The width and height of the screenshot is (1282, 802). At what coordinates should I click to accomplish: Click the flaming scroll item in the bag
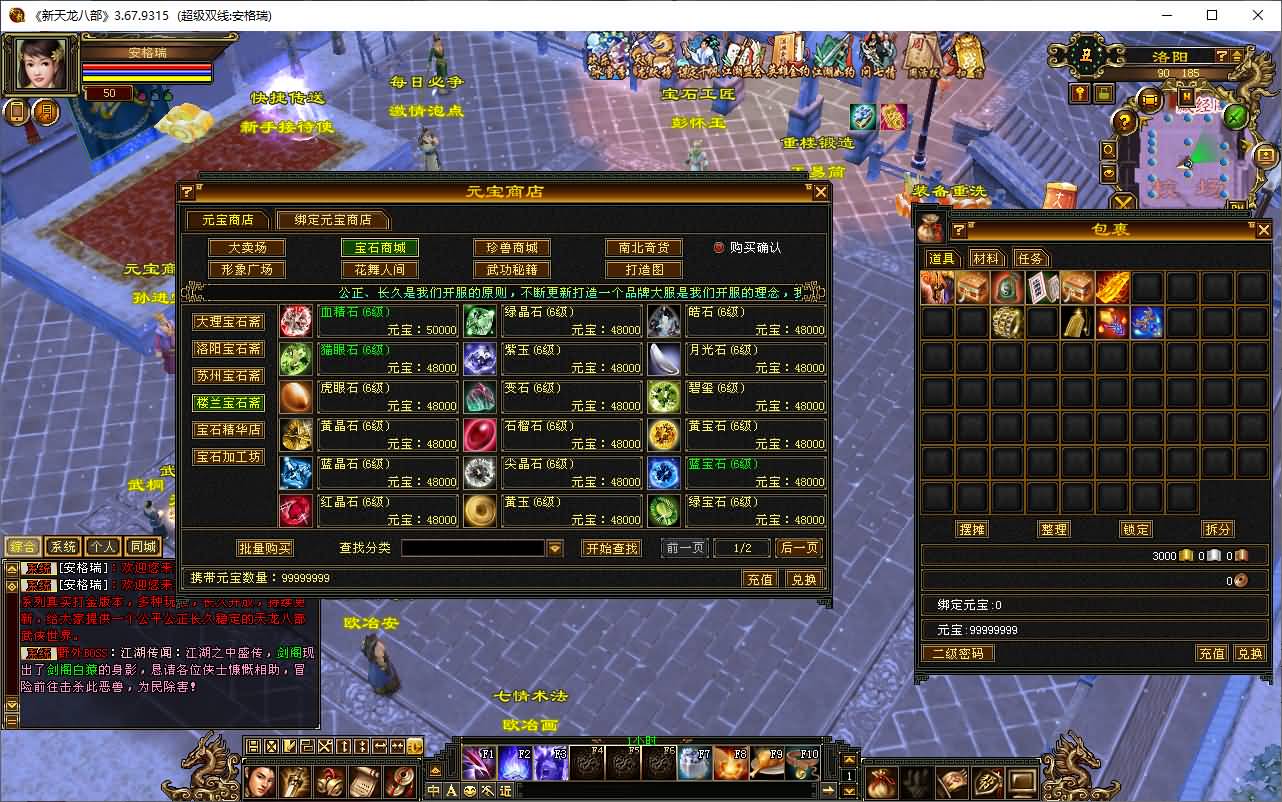click(x=1111, y=288)
